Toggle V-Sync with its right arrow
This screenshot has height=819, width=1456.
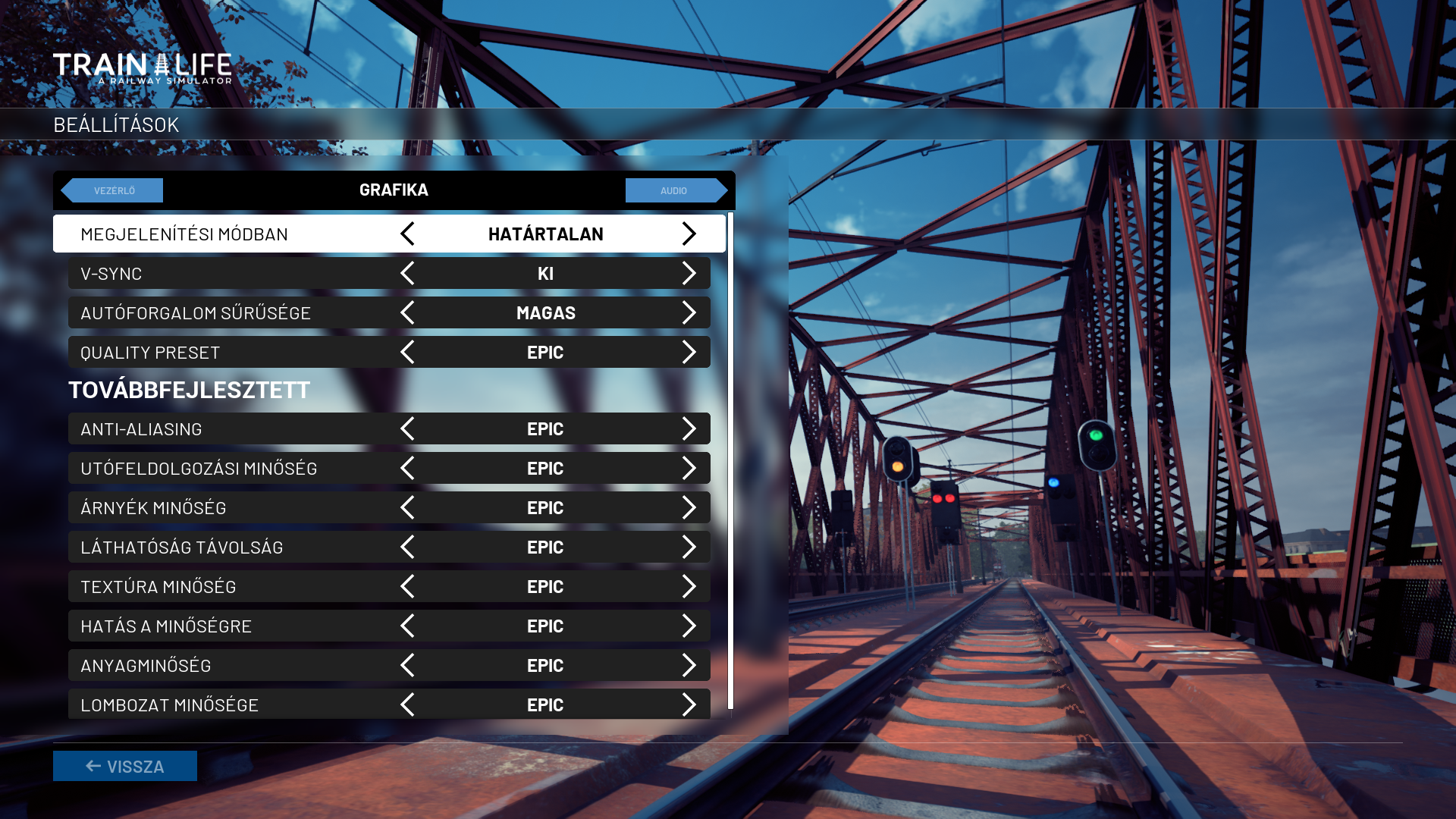(x=689, y=273)
